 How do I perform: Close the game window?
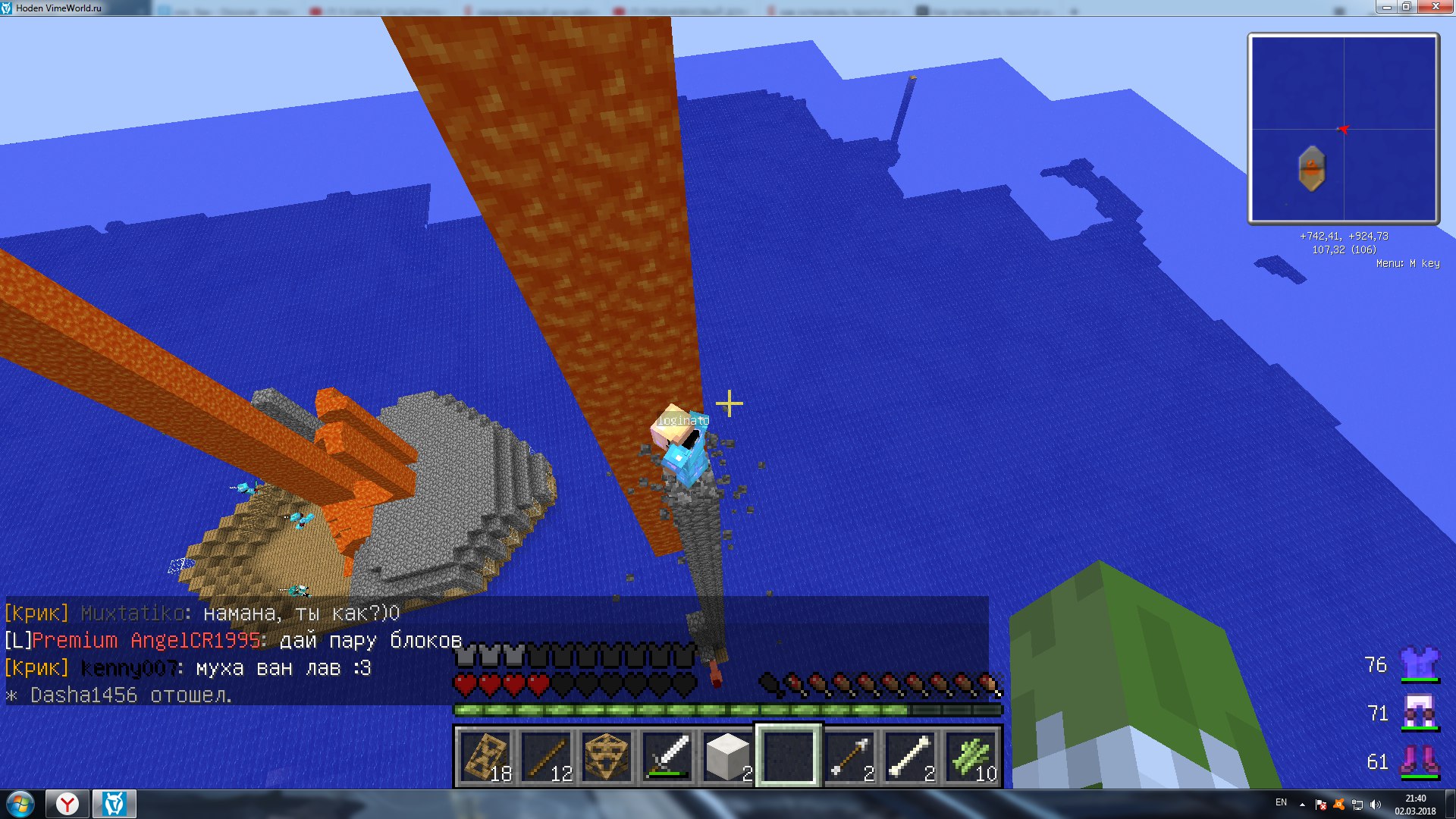coord(1434,7)
